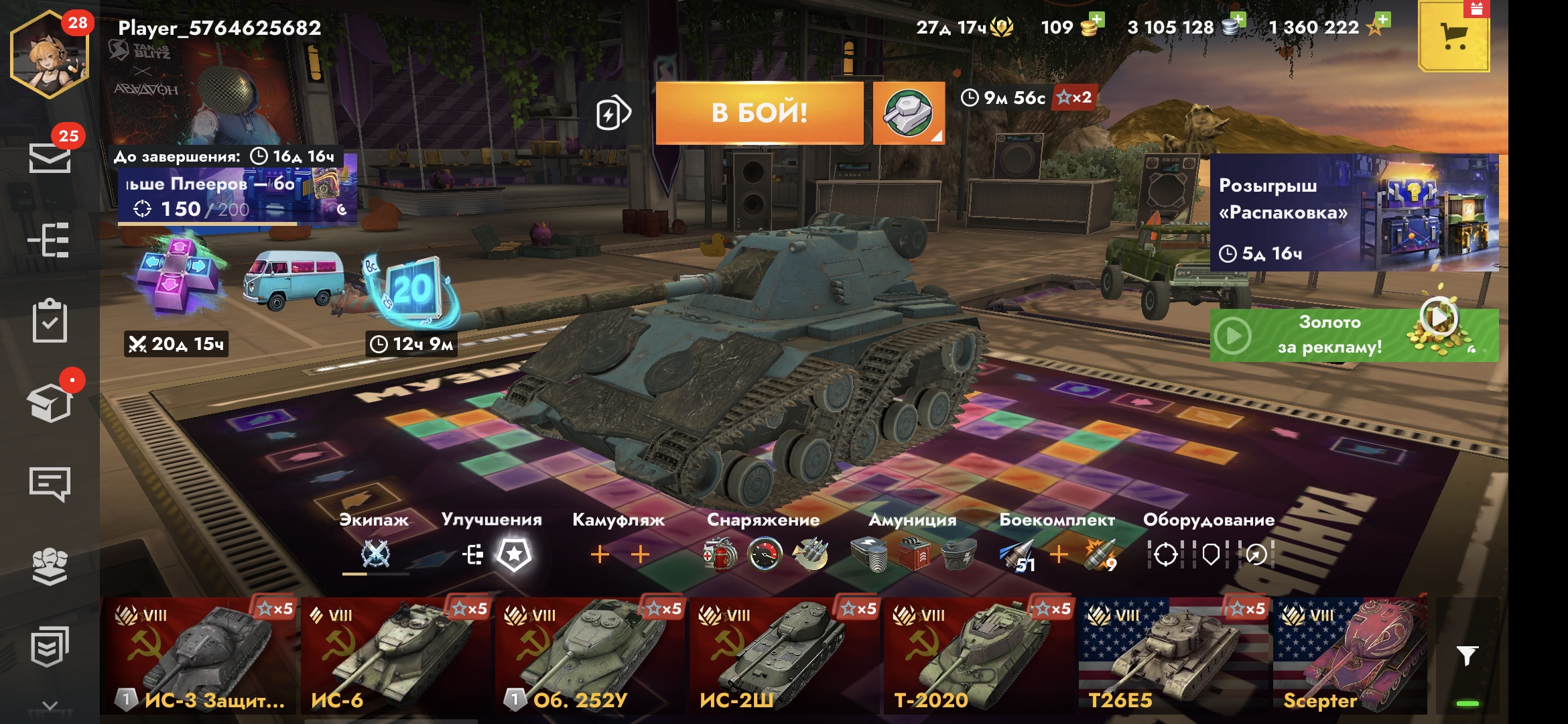Add gold with the plus next to 109
Viewport: 1568px width, 724px height.
pyautogui.click(x=1096, y=21)
